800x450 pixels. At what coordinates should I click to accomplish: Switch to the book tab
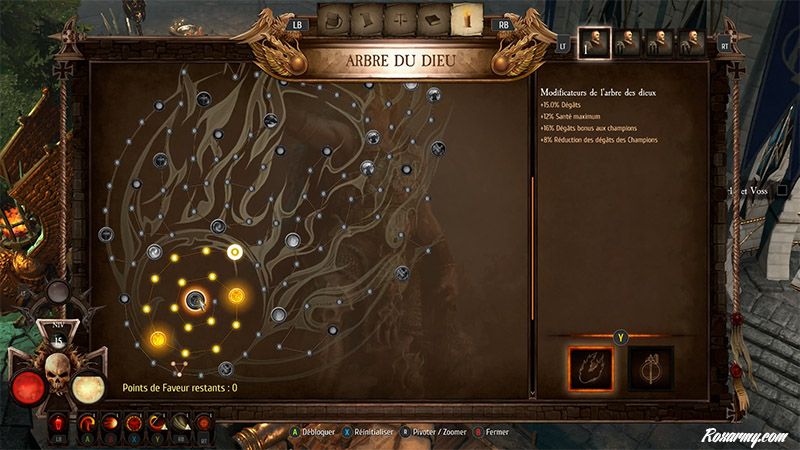pos(433,18)
